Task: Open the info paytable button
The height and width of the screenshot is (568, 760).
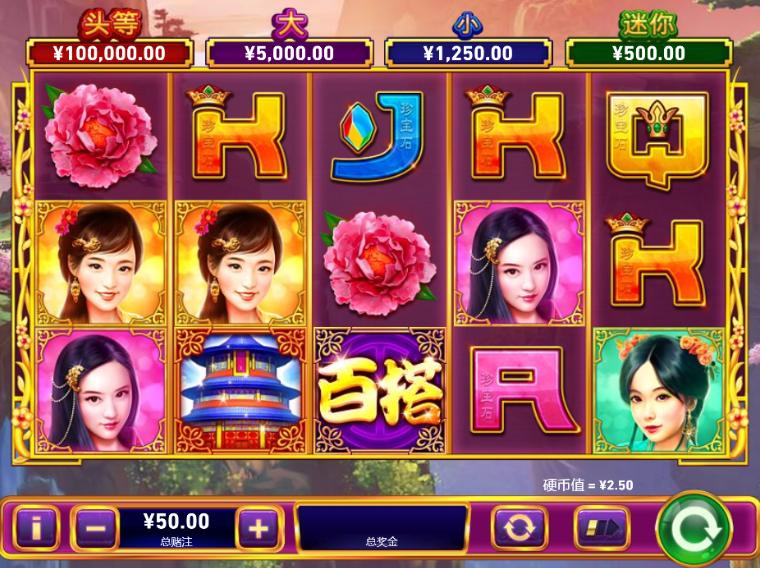Action: (x=37, y=527)
